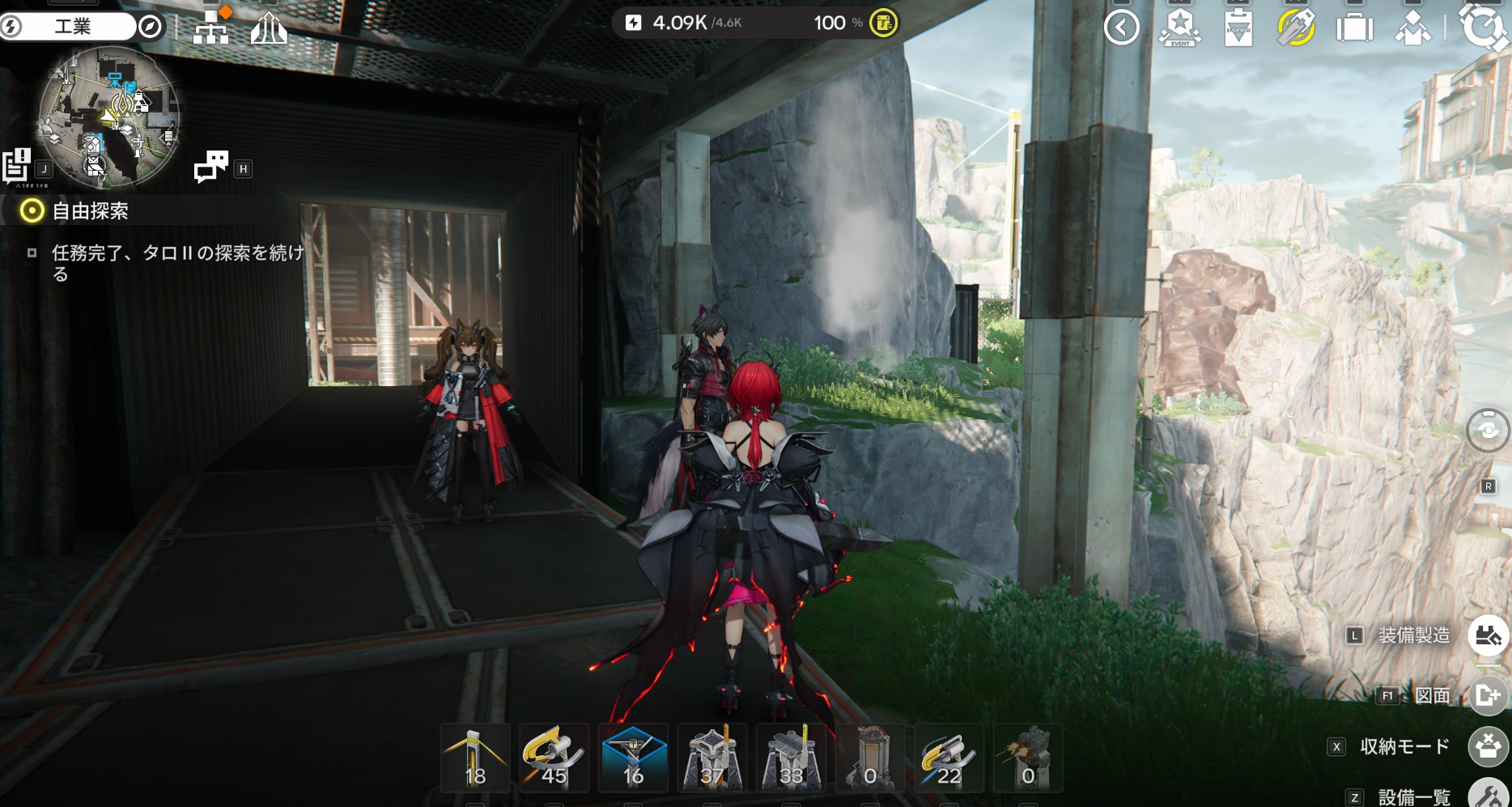Open the yellow-ringed weapon icon
The image size is (1512, 807).
click(1296, 28)
